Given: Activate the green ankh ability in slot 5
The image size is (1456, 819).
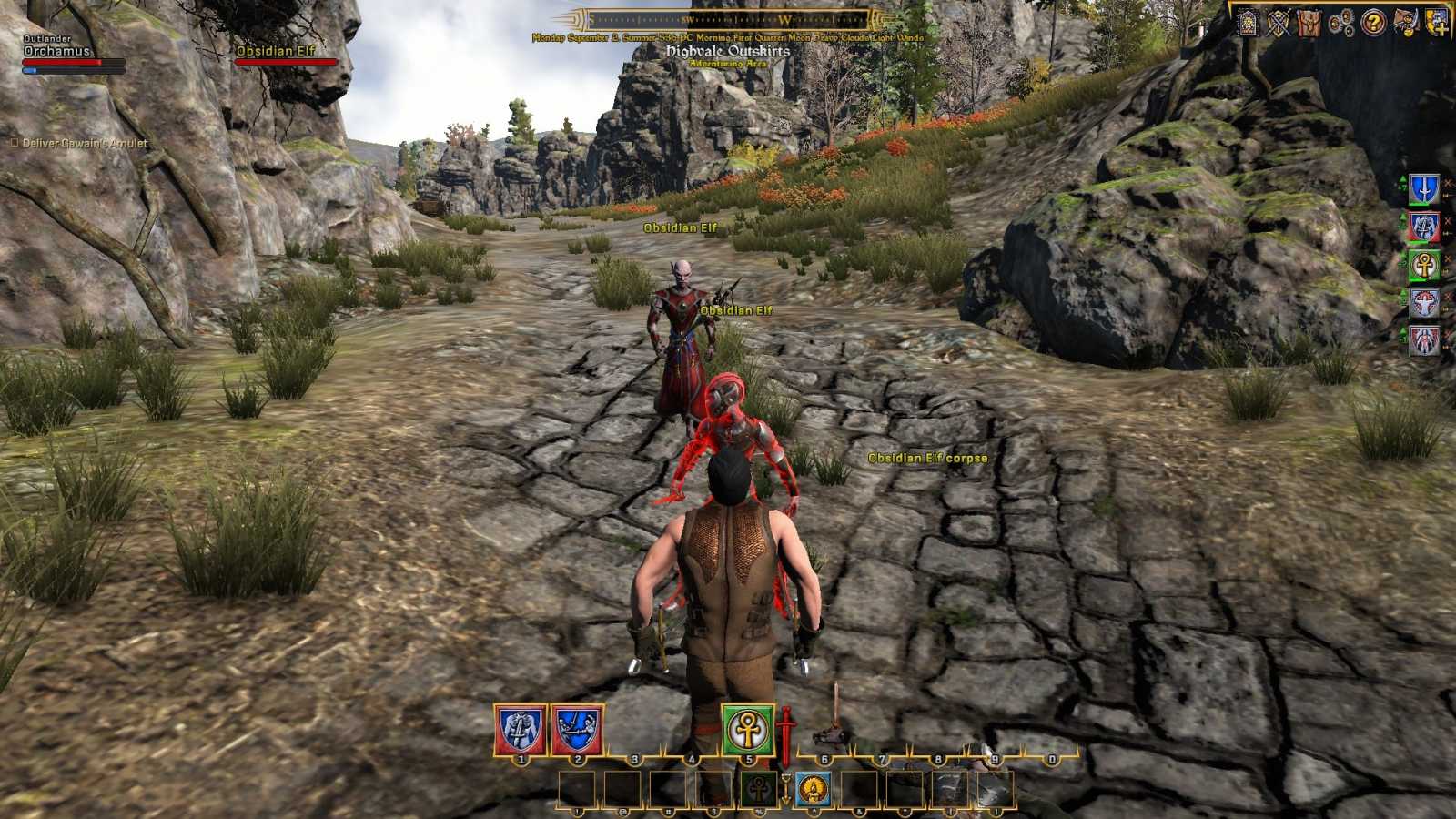Looking at the screenshot, I should click(748, 729).
